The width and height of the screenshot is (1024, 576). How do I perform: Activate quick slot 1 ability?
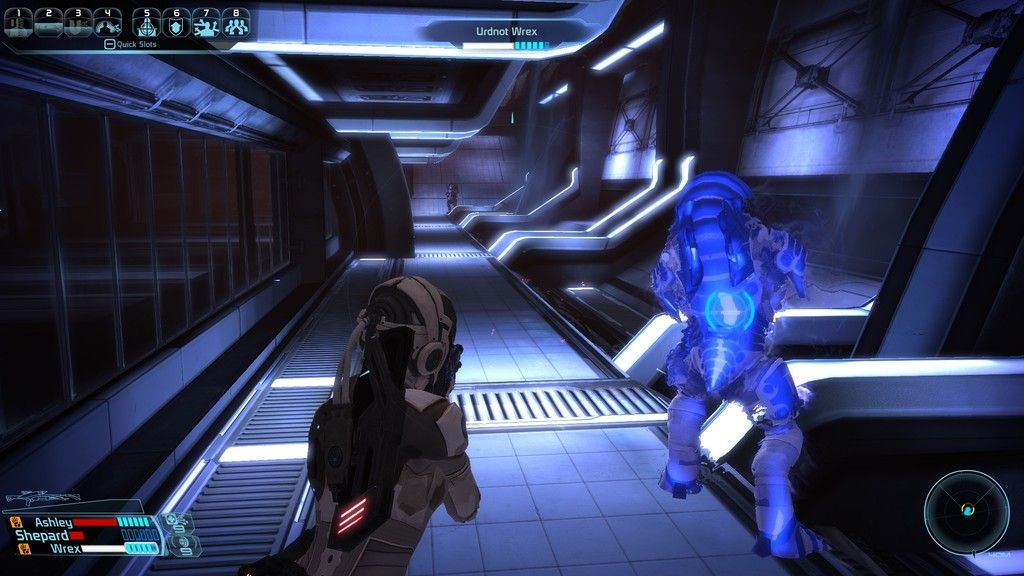point(18,22)
